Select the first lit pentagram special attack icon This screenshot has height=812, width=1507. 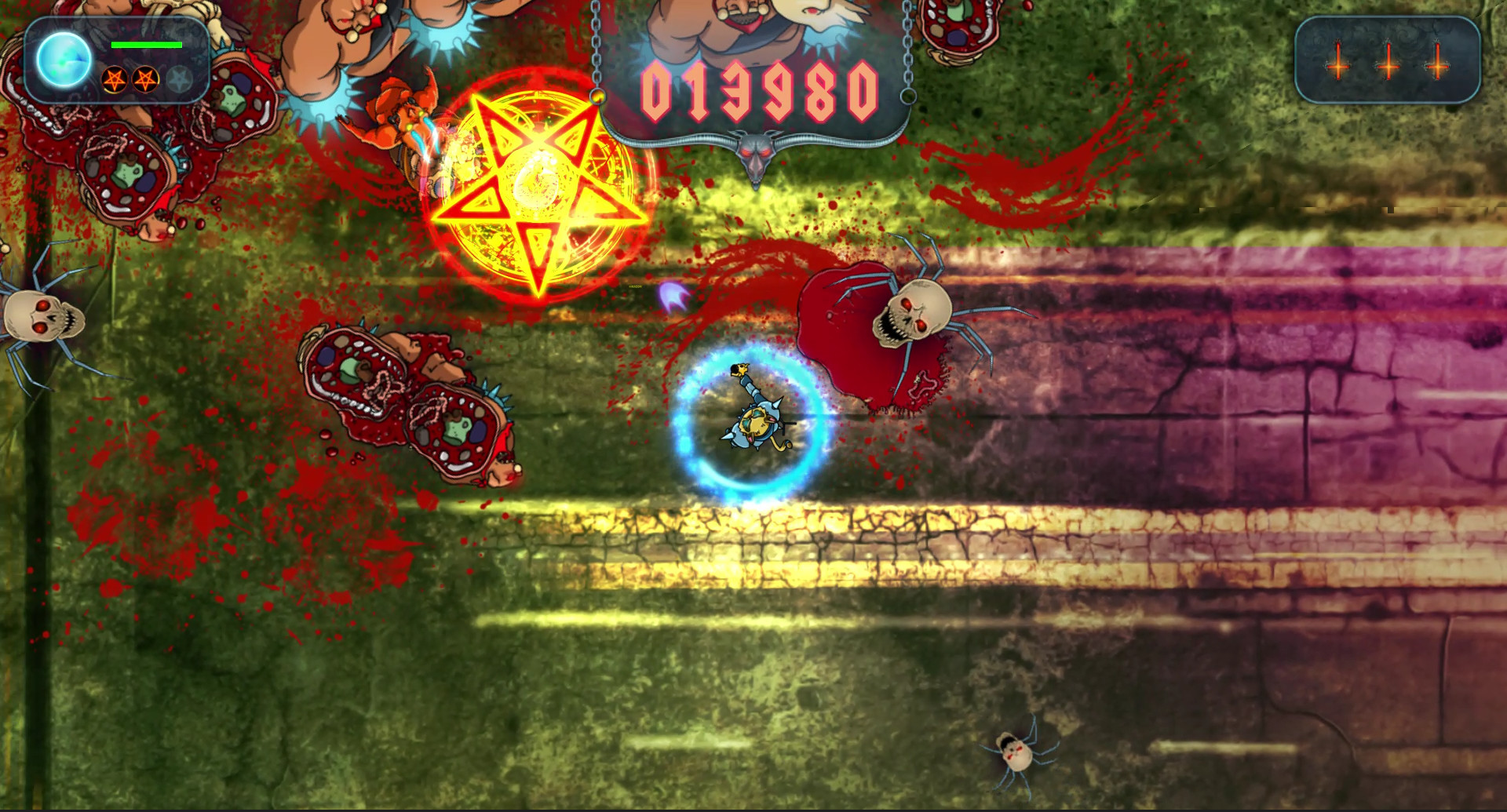click(115, 78)
